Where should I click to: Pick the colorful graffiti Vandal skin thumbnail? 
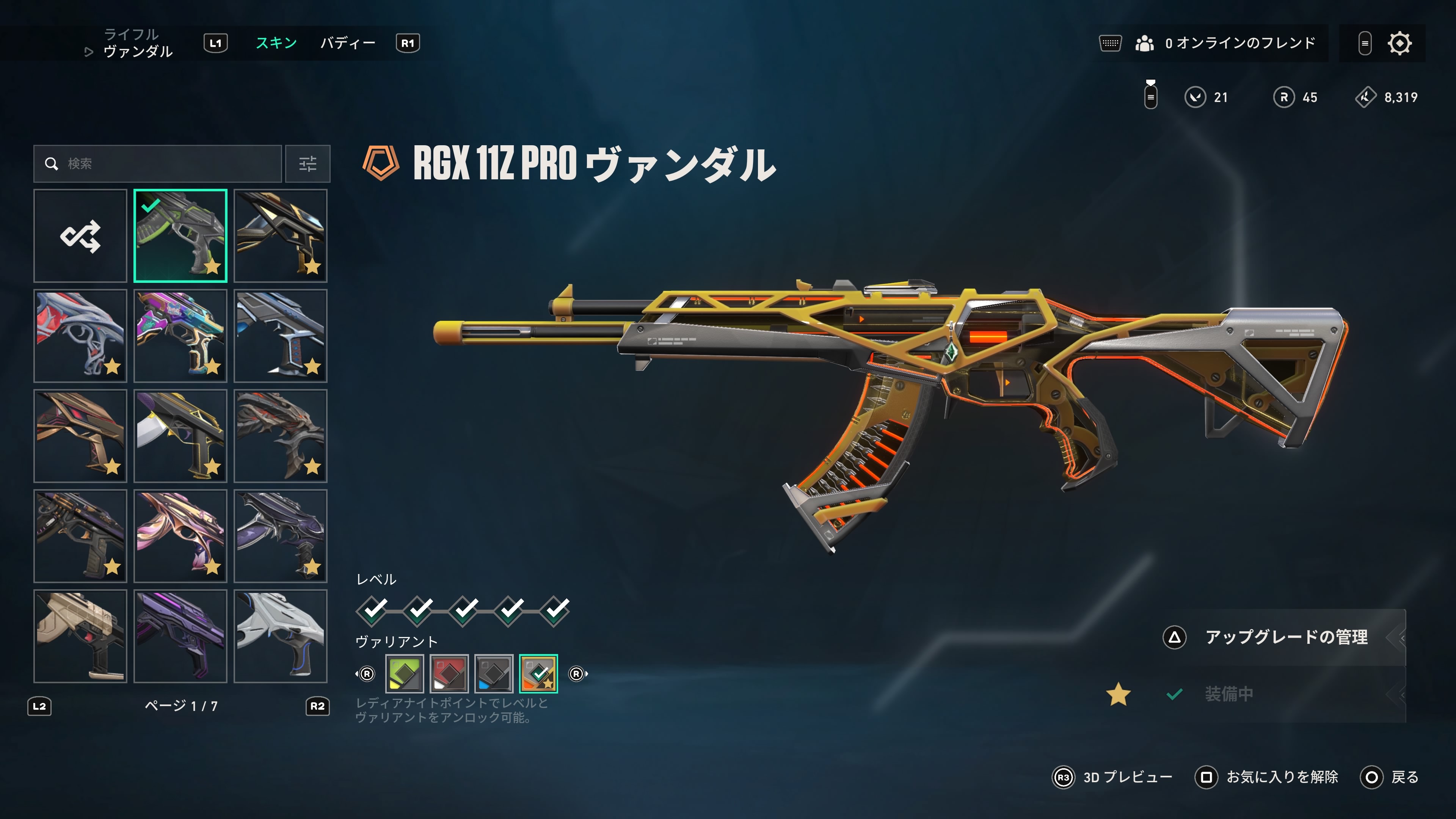coord(180,336)
